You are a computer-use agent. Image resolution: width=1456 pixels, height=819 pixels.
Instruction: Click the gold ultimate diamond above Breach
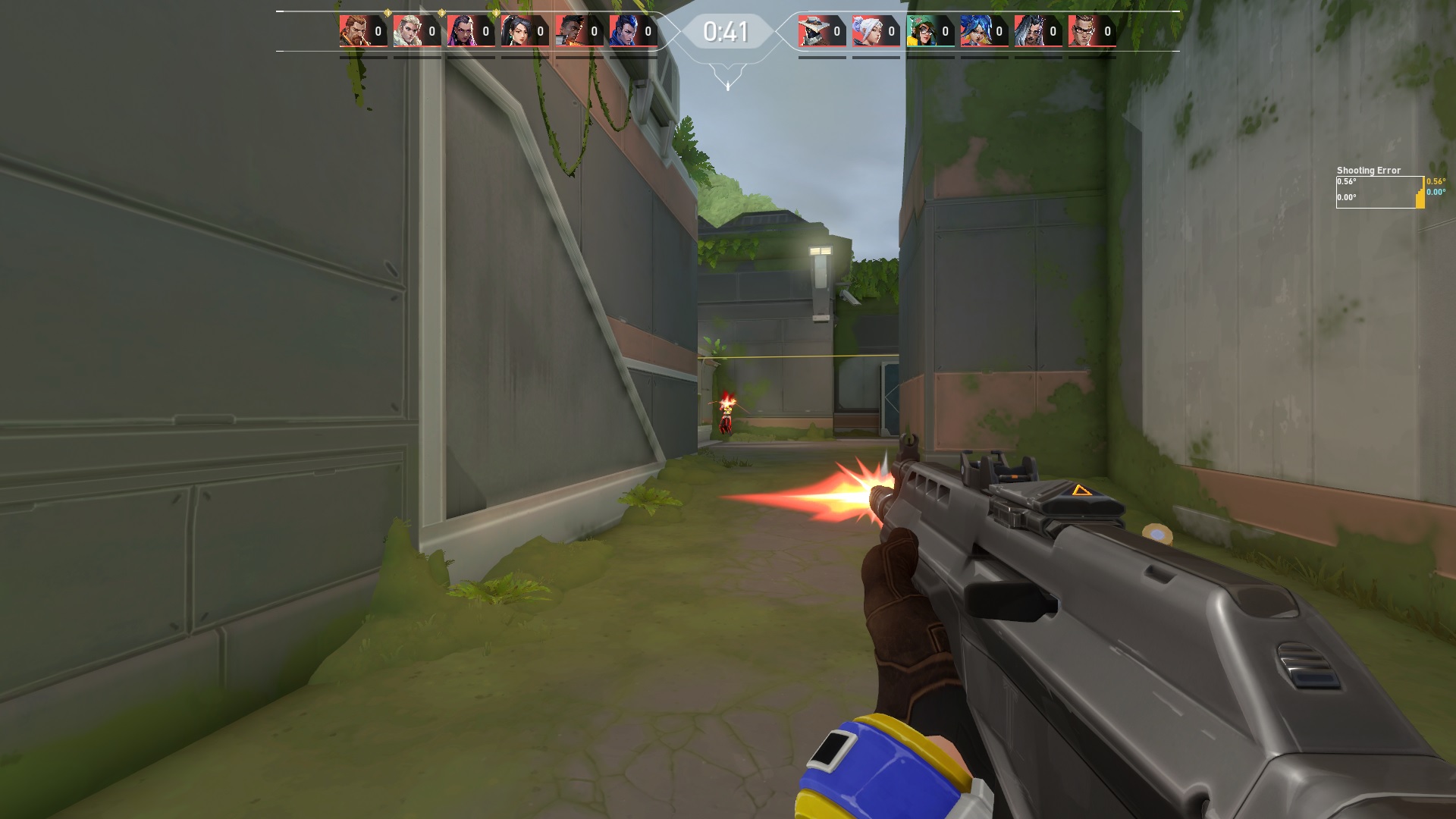(388, 12)
